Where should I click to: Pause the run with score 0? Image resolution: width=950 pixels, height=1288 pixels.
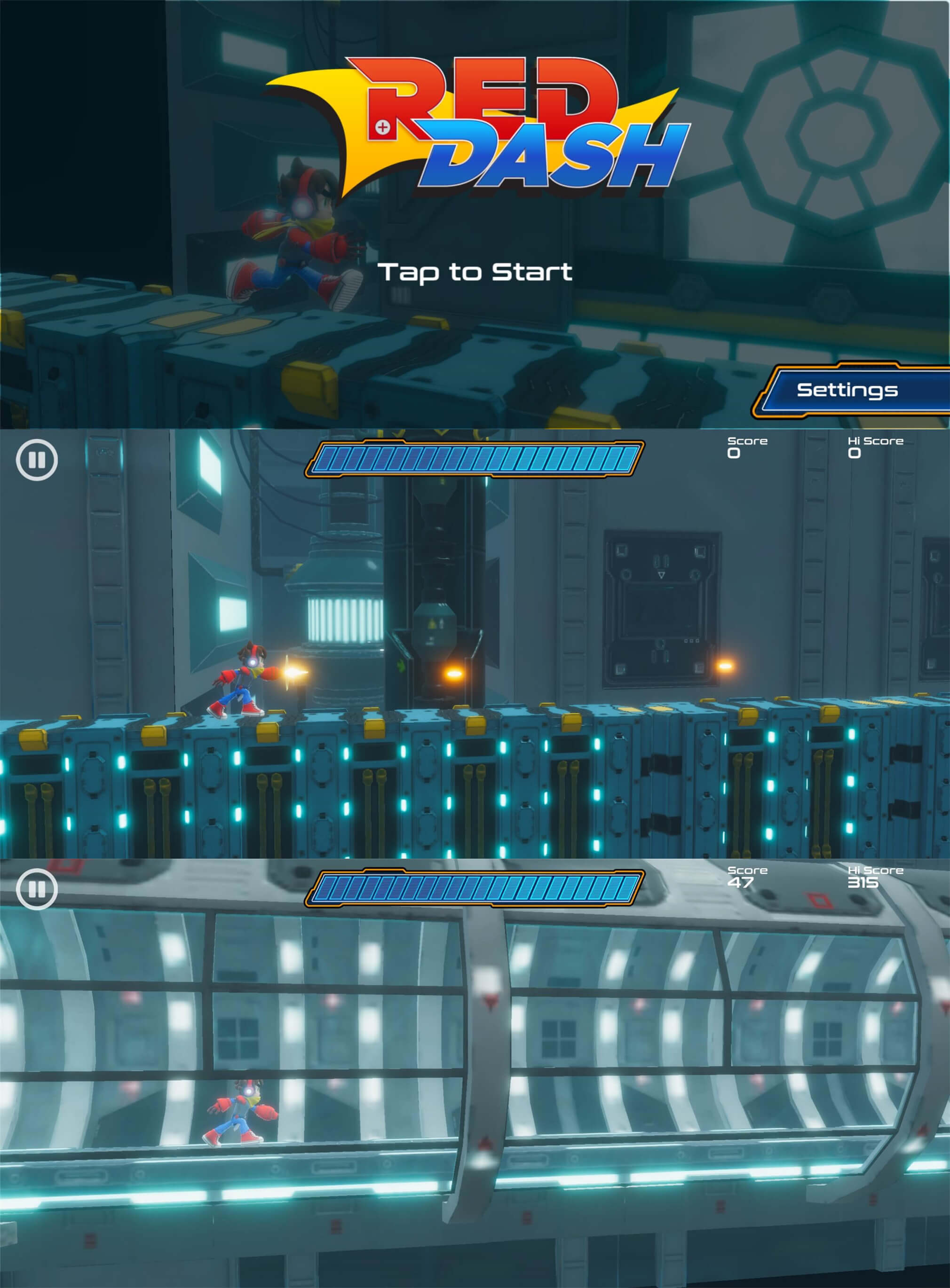click(x=37, y=460)
